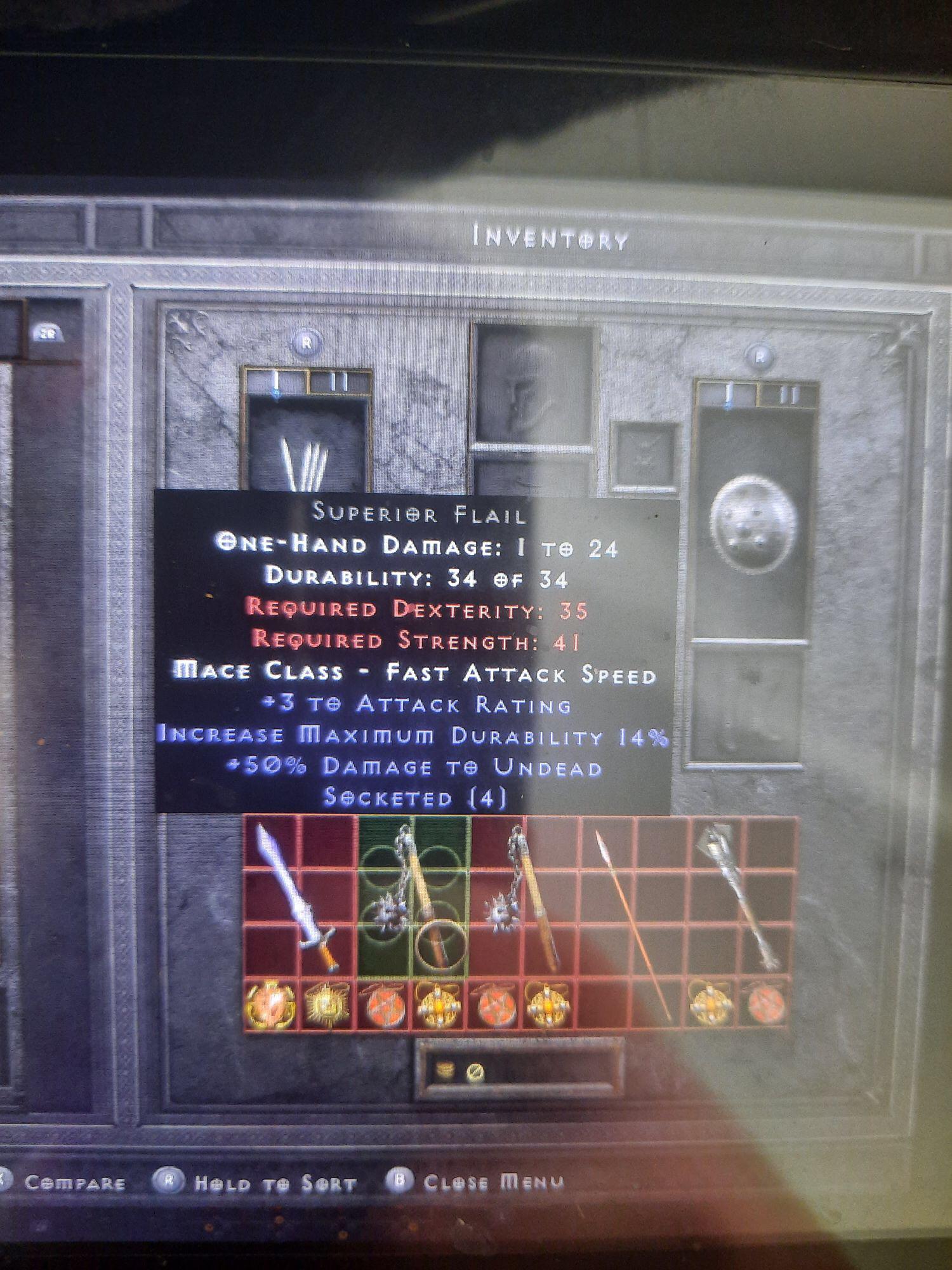Switch the right weapon swap to tab I
The height and width of the screenshot is (1270, 952).
coord(727,394)
